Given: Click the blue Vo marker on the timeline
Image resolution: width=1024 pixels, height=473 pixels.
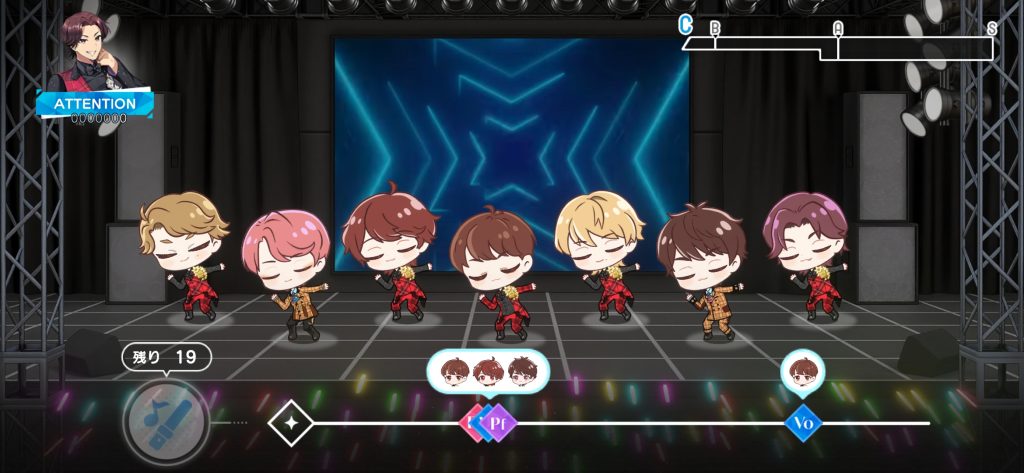Looking at the screenshot, I should pyautogui.click(x=802, y=423).
